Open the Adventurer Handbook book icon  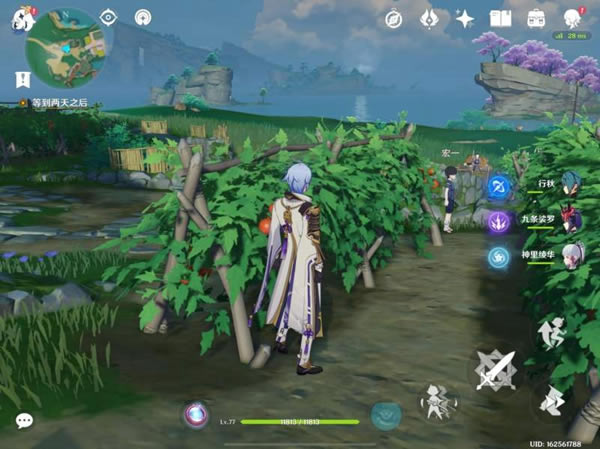500,18
